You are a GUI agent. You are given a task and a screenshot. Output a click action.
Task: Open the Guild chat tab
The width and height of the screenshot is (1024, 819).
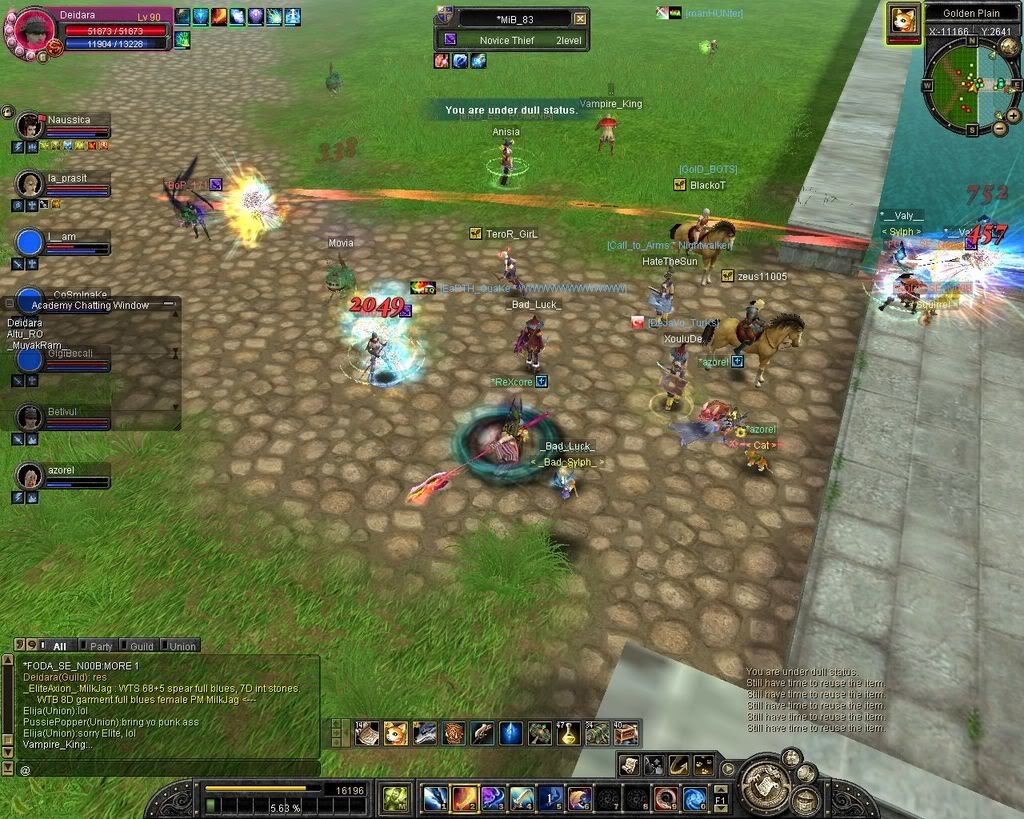coord(141,646)
